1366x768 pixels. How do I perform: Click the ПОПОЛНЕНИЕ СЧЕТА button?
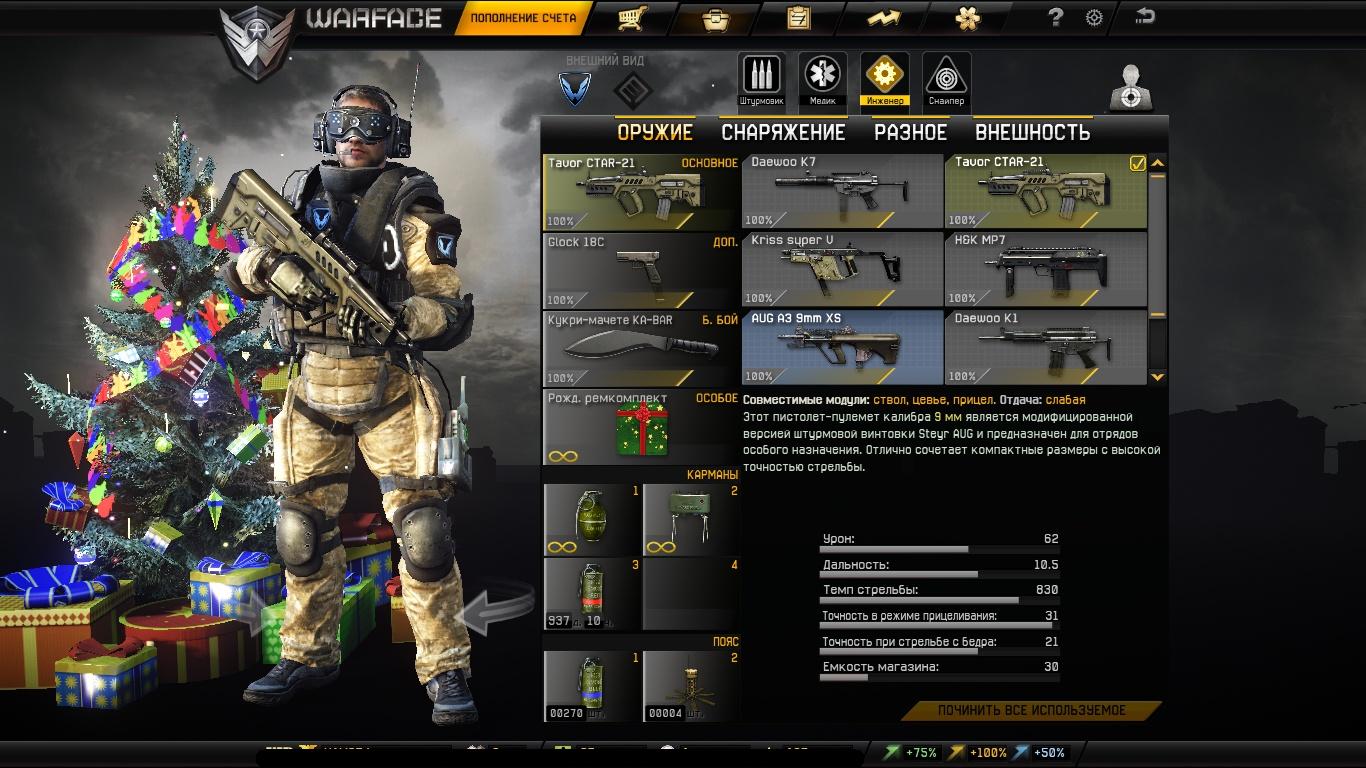coord(523,18)
